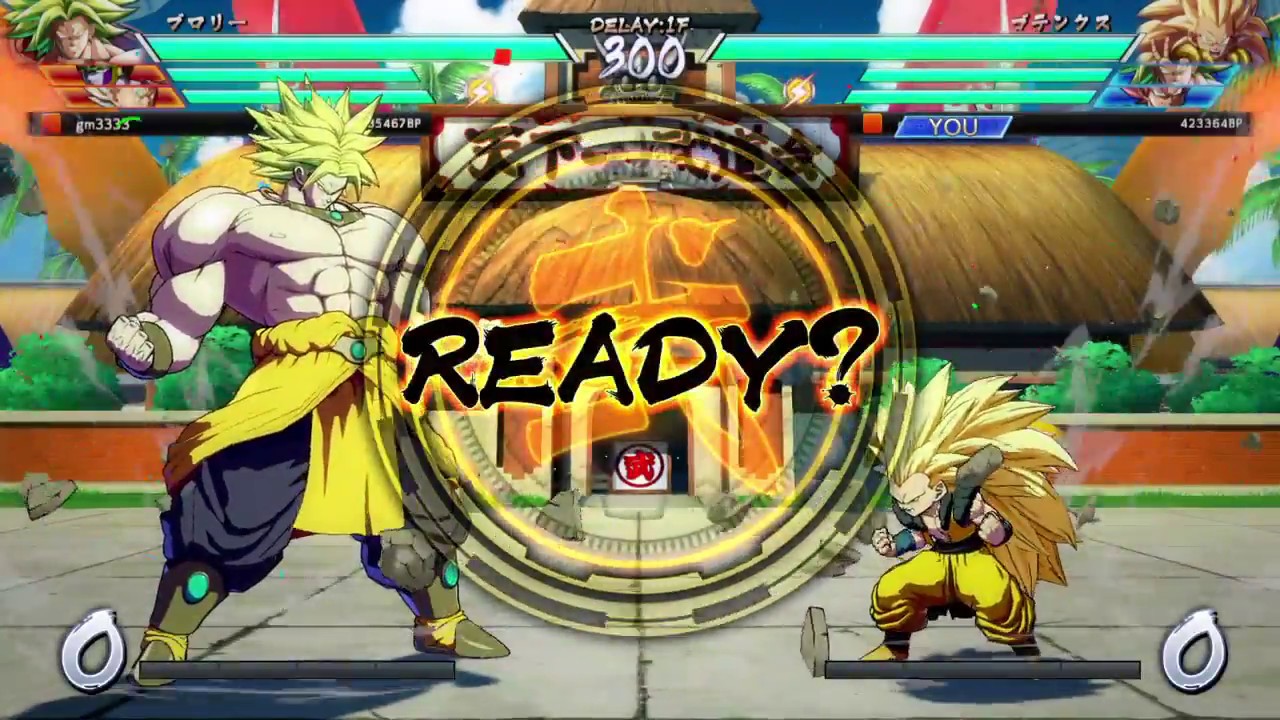Toggle the orange player indicator beside YOU
This screenshot has width=1280, height=720.
pos(873,124)
